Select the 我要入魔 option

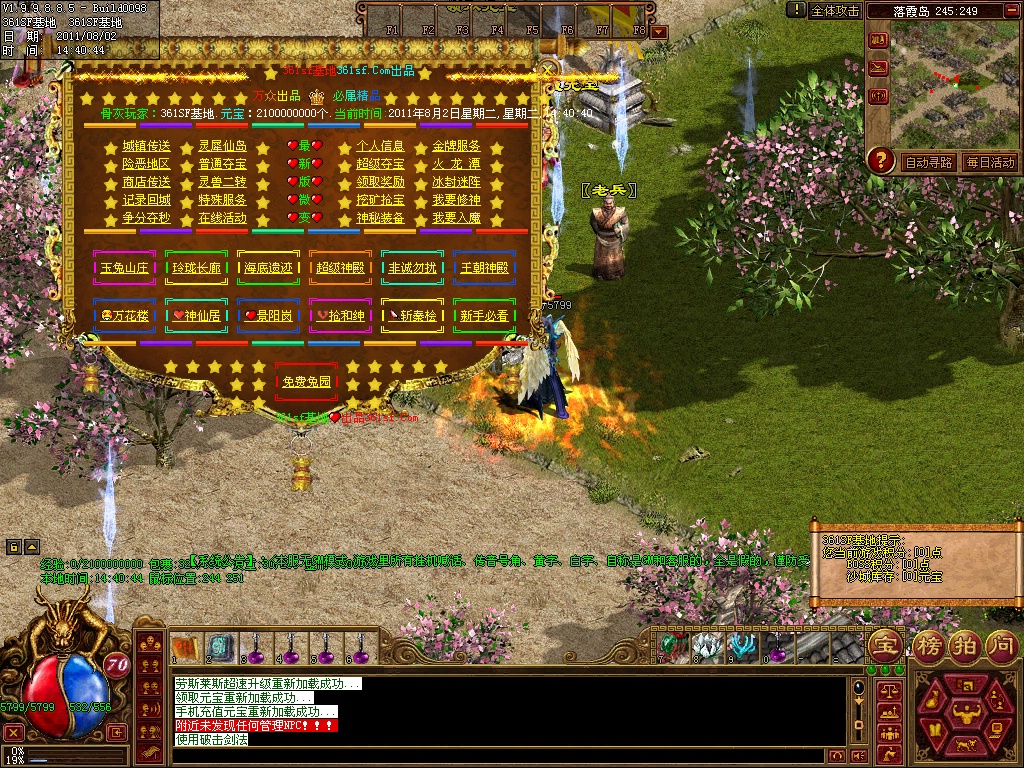456,218
